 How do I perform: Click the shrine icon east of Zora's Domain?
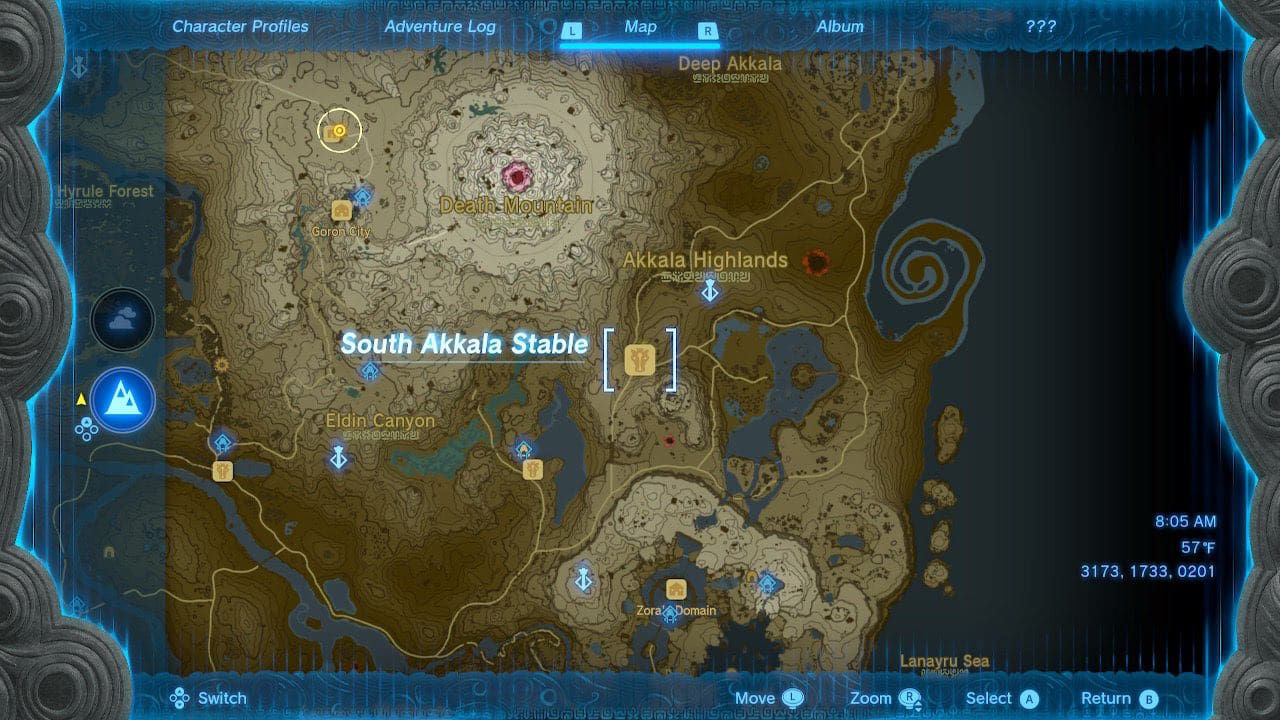[769, 581]
